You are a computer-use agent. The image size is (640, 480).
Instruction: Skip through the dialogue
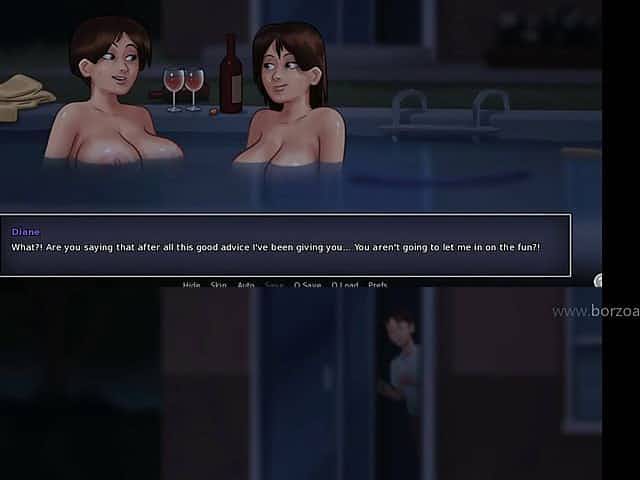pos(219,285)
